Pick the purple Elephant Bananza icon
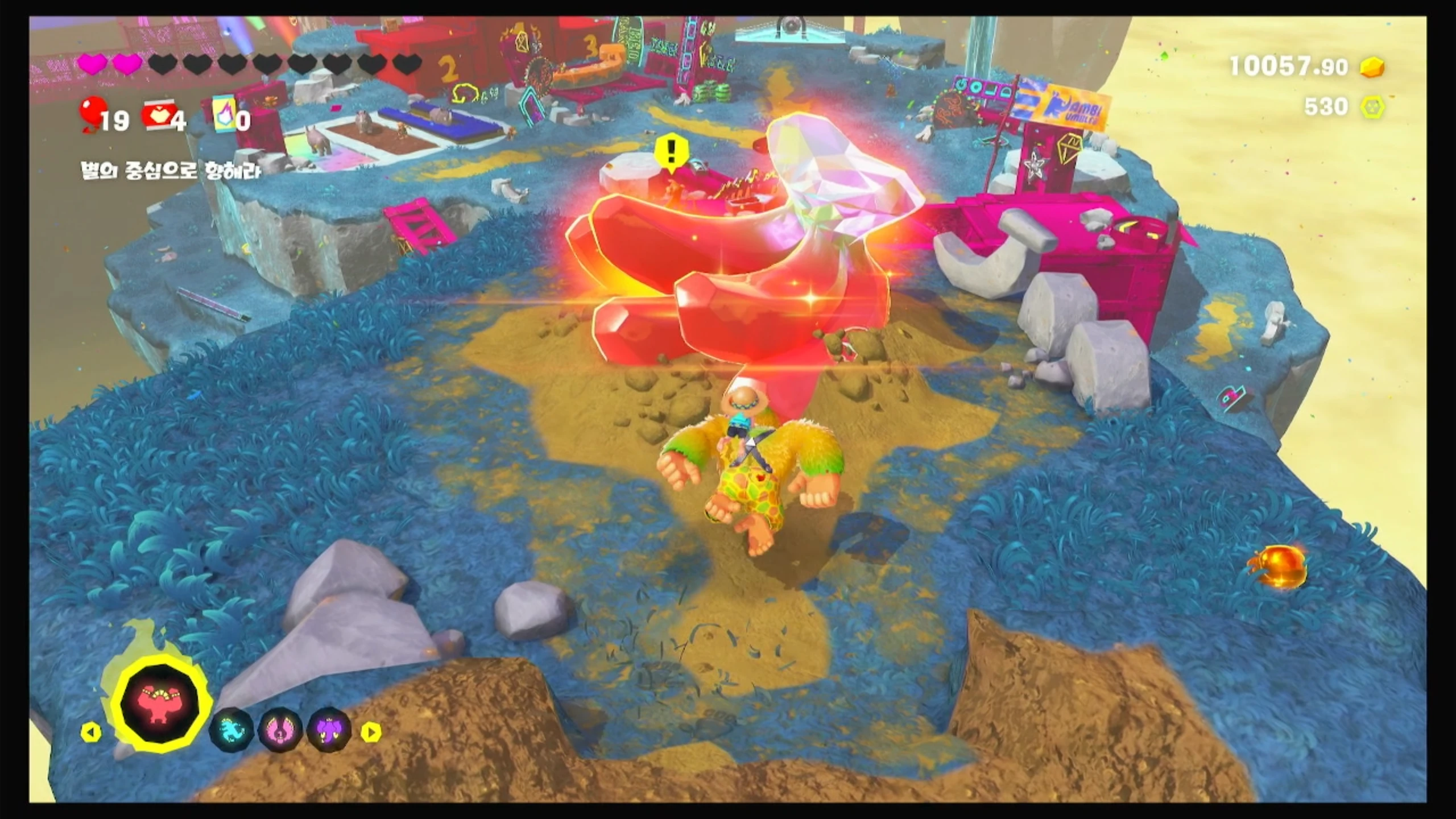1456x819 pixels. click(329, 730)
